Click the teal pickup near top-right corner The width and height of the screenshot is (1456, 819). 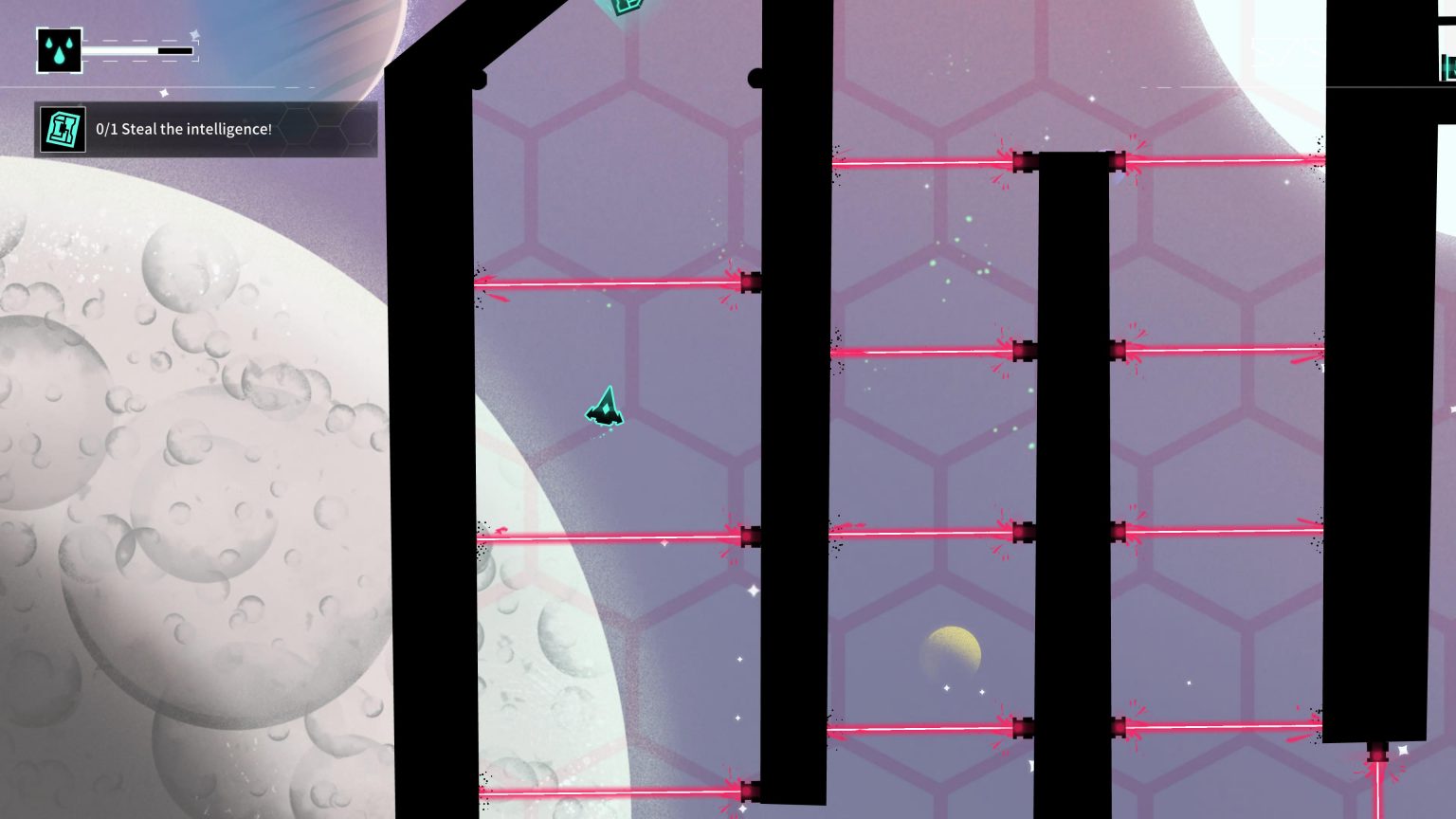coord(1447,66)
